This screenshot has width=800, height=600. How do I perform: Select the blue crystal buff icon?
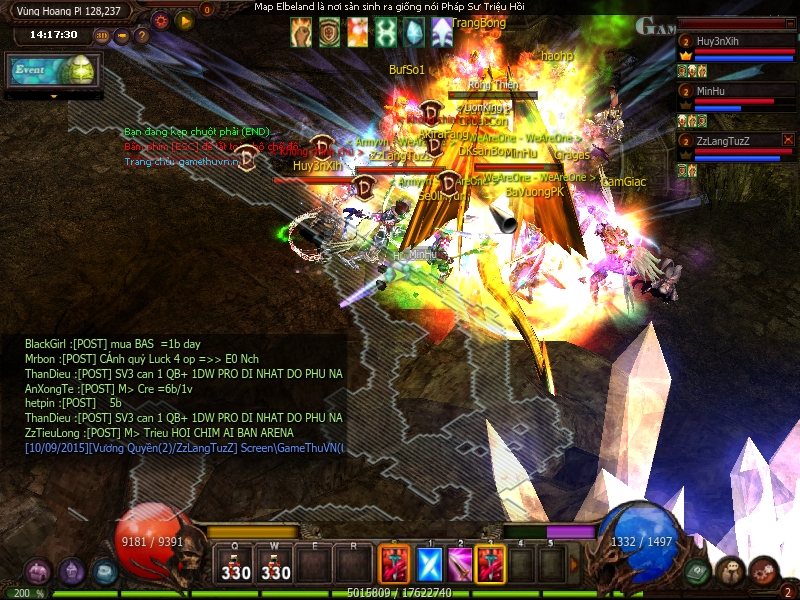[413, 33]
